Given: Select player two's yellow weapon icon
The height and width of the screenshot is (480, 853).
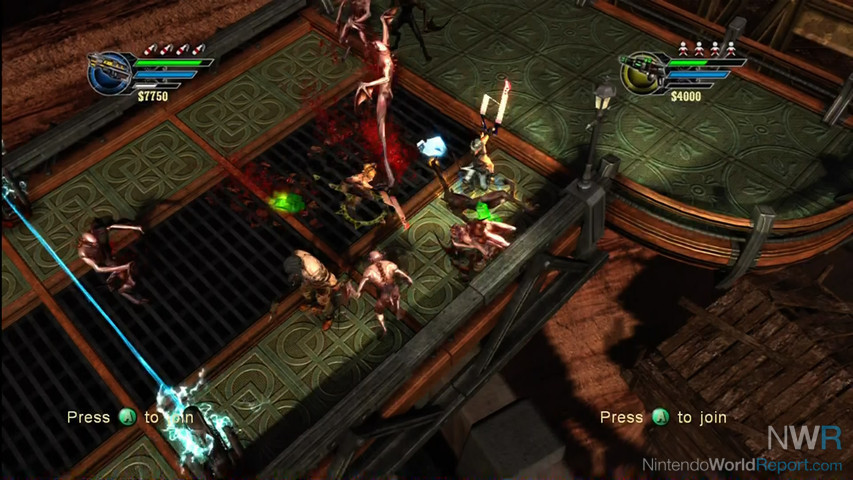Looking at the screenshot, I should (641, 73).
